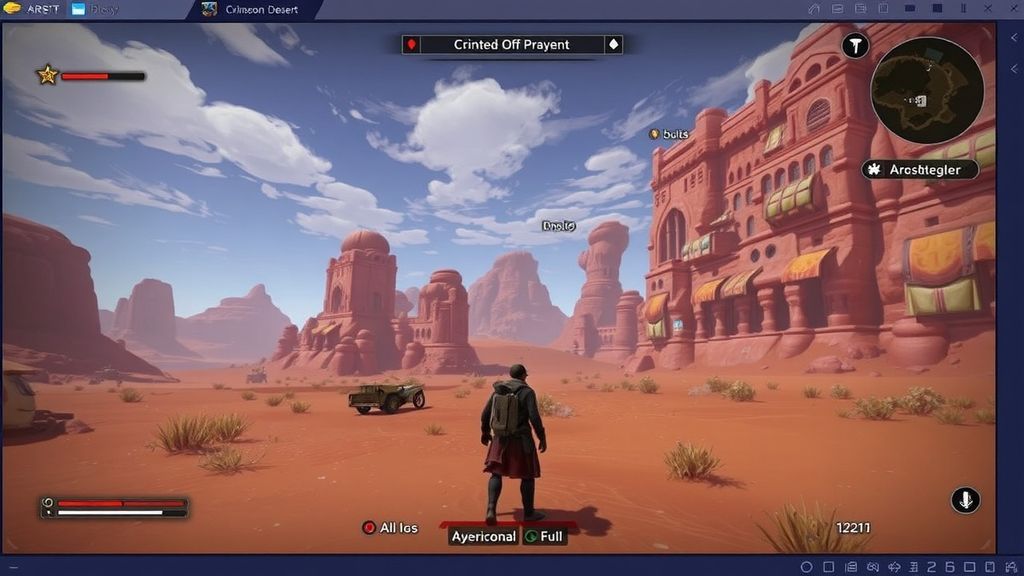Open the circular minimap
The width and height of the screenshot is (1024, 576).
pos(927,90)
